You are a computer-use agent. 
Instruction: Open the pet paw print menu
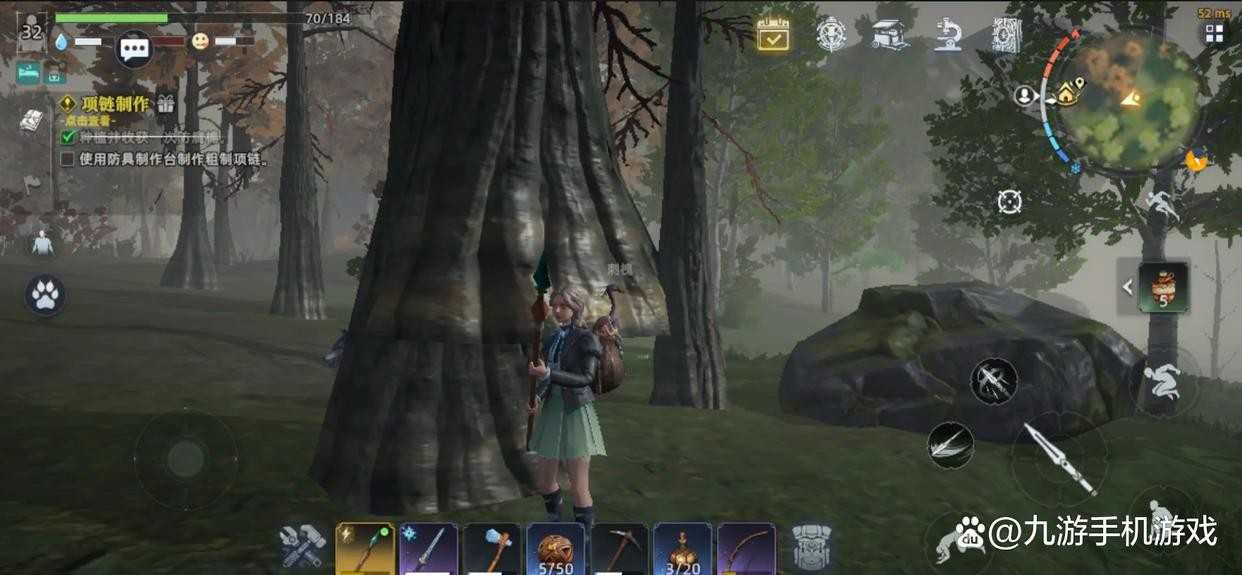point(45,294)
